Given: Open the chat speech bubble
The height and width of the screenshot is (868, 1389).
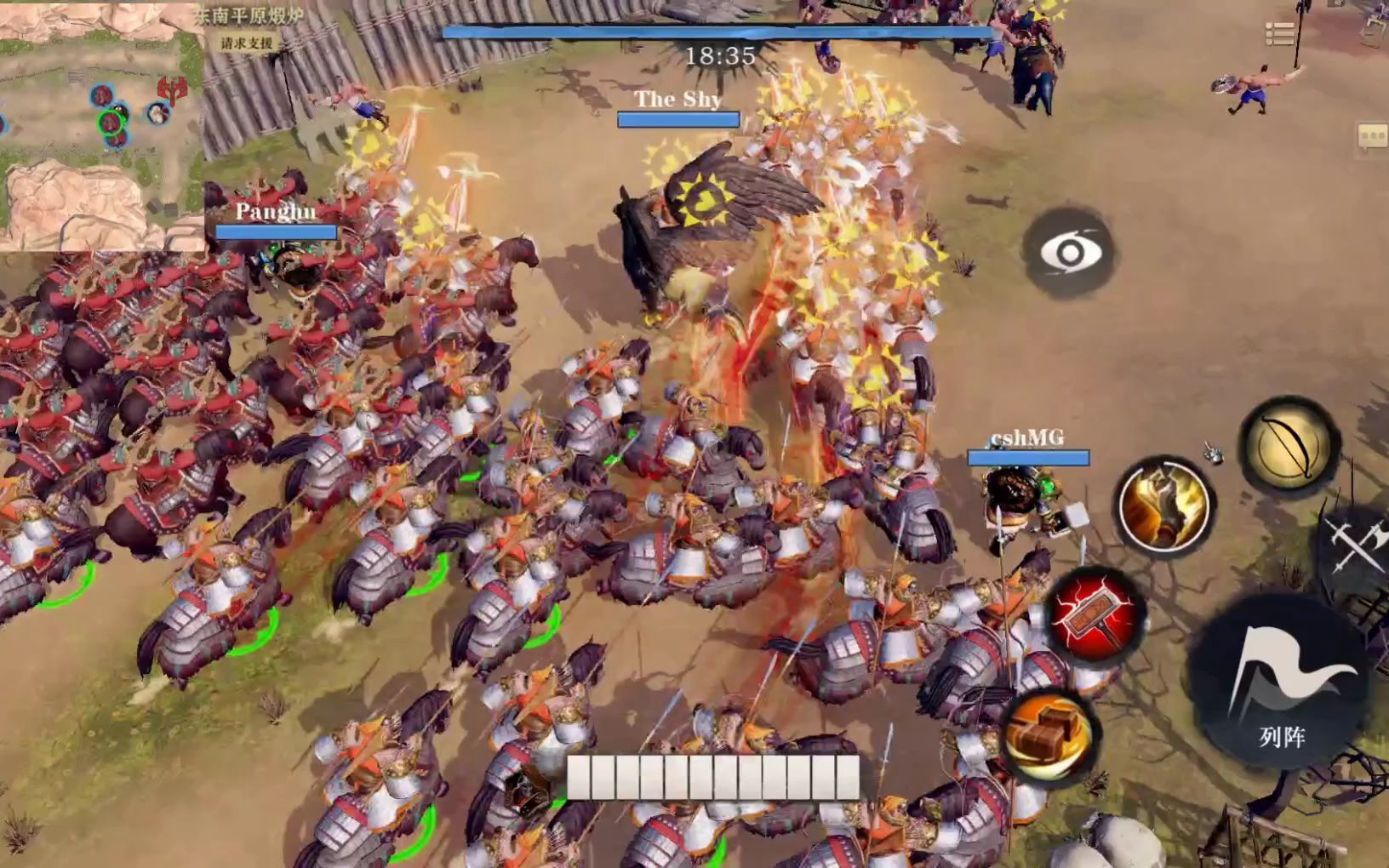Looking at the screenshot, I should [1371, 136].
